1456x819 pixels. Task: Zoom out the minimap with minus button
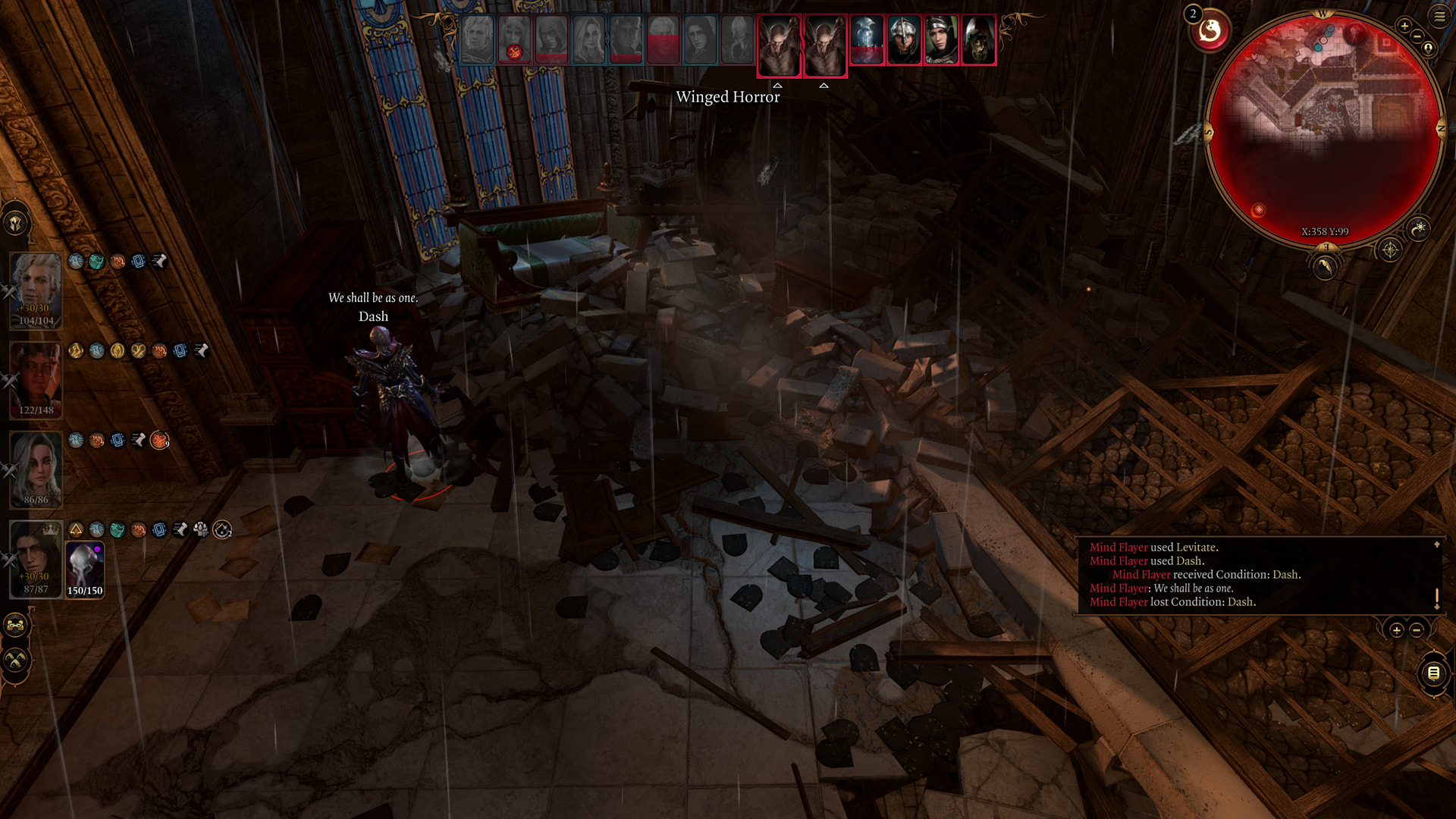point(1417,36)
